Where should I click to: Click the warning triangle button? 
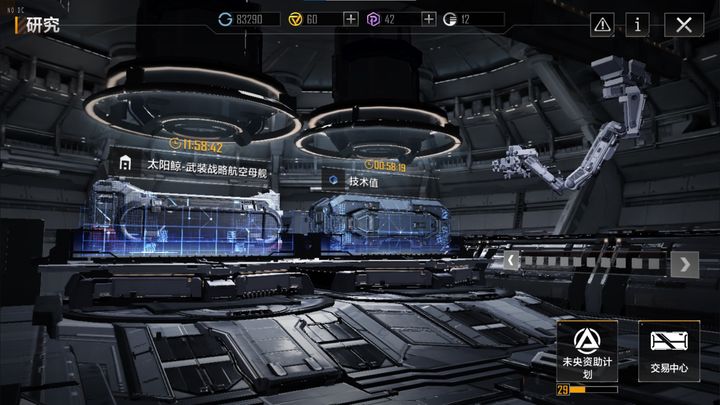(602, 24)
